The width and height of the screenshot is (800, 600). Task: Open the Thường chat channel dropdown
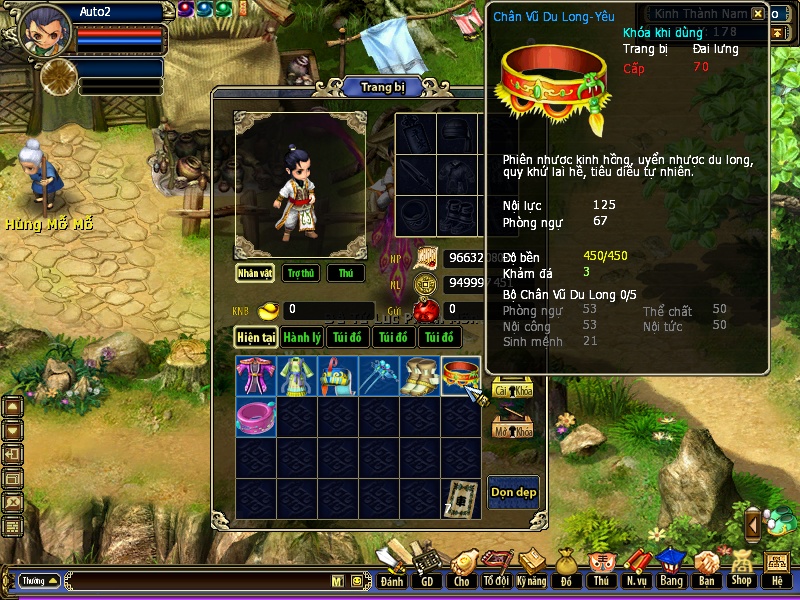coord(40,580)
